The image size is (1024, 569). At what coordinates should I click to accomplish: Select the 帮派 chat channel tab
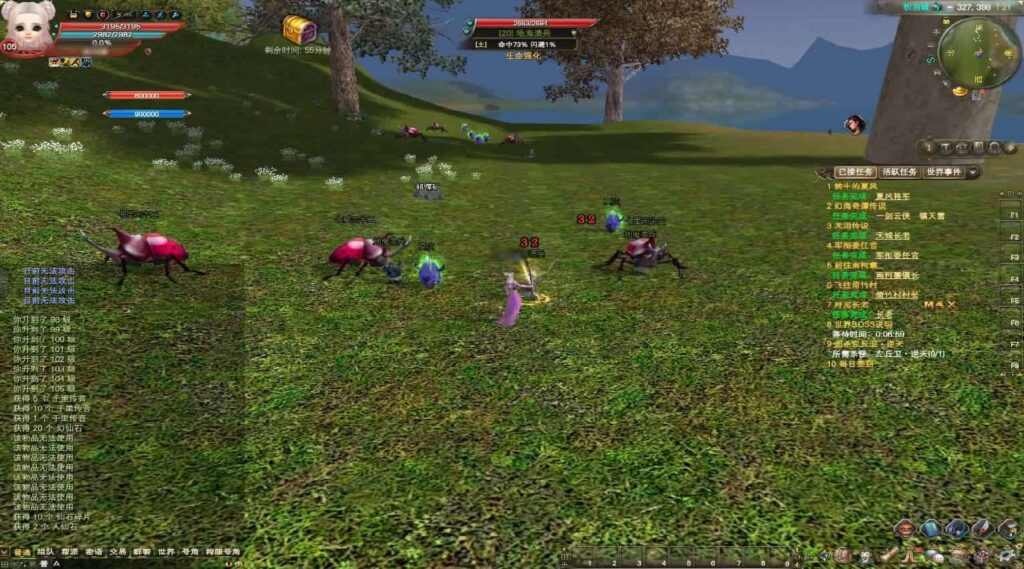pyautogui.click(x=70, y=551)
